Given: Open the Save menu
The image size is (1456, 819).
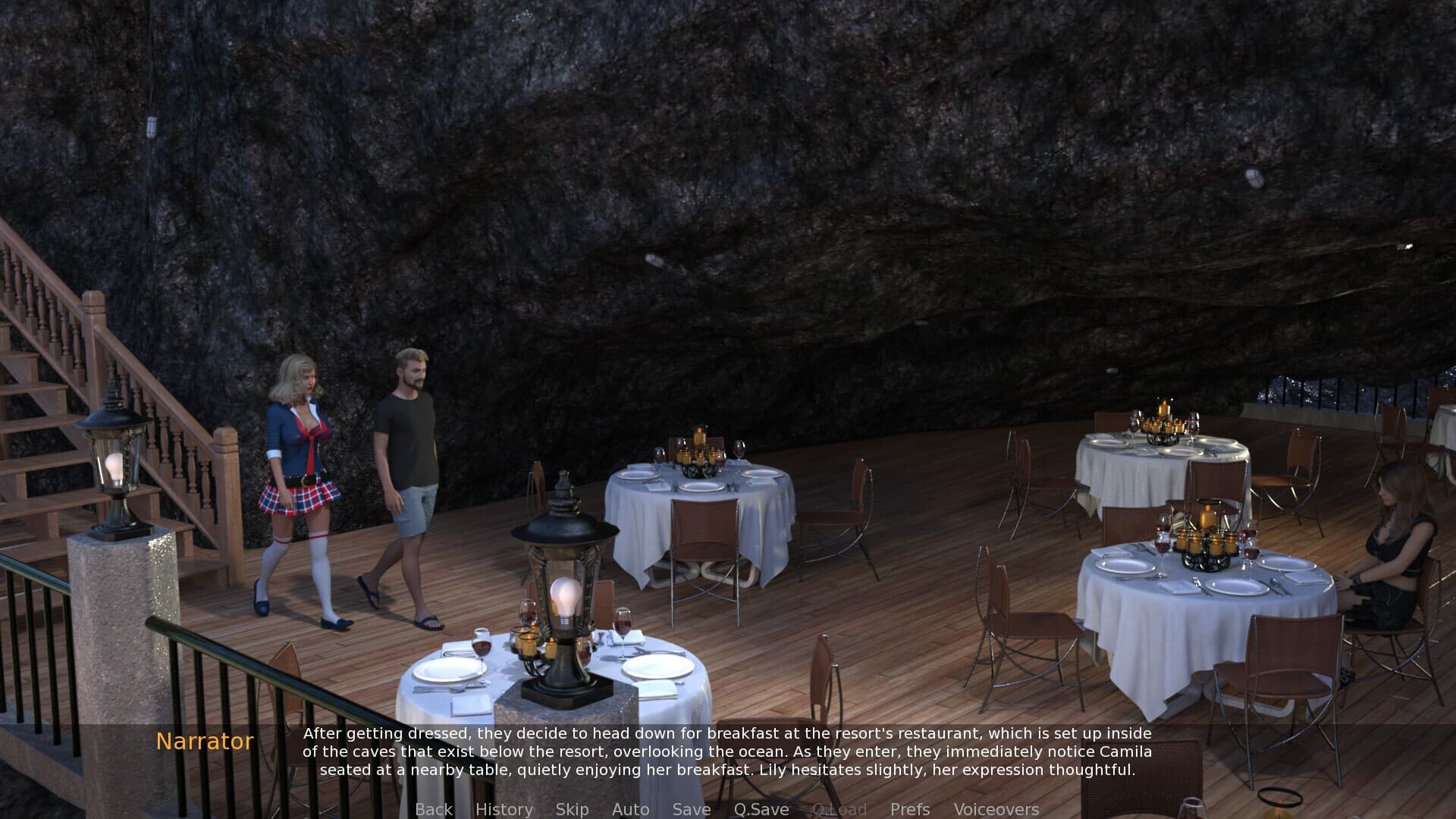Looking at the screenshot, I should tap(691, 809).
